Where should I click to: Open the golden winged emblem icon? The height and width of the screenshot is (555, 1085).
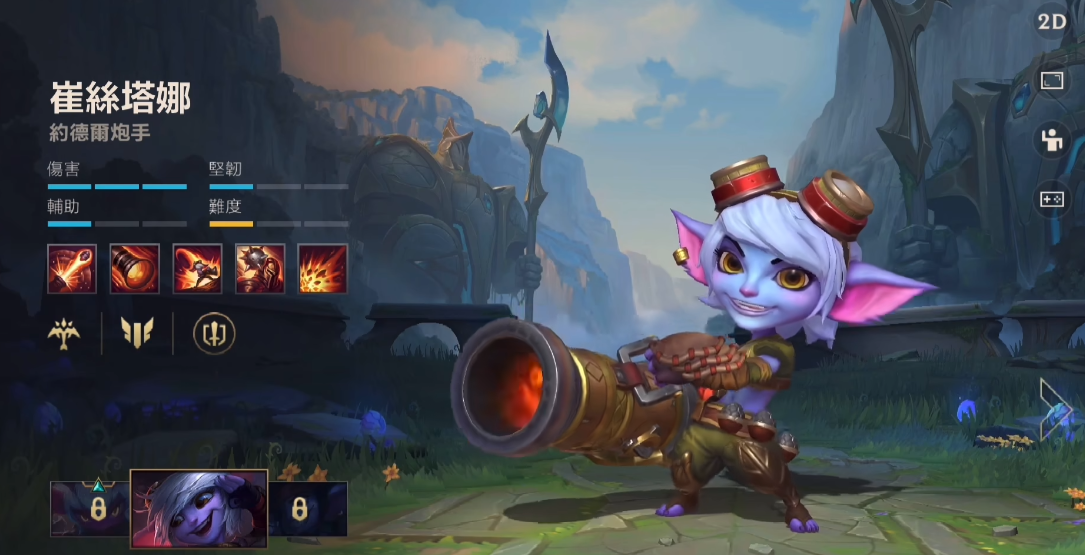click(137, 333)
